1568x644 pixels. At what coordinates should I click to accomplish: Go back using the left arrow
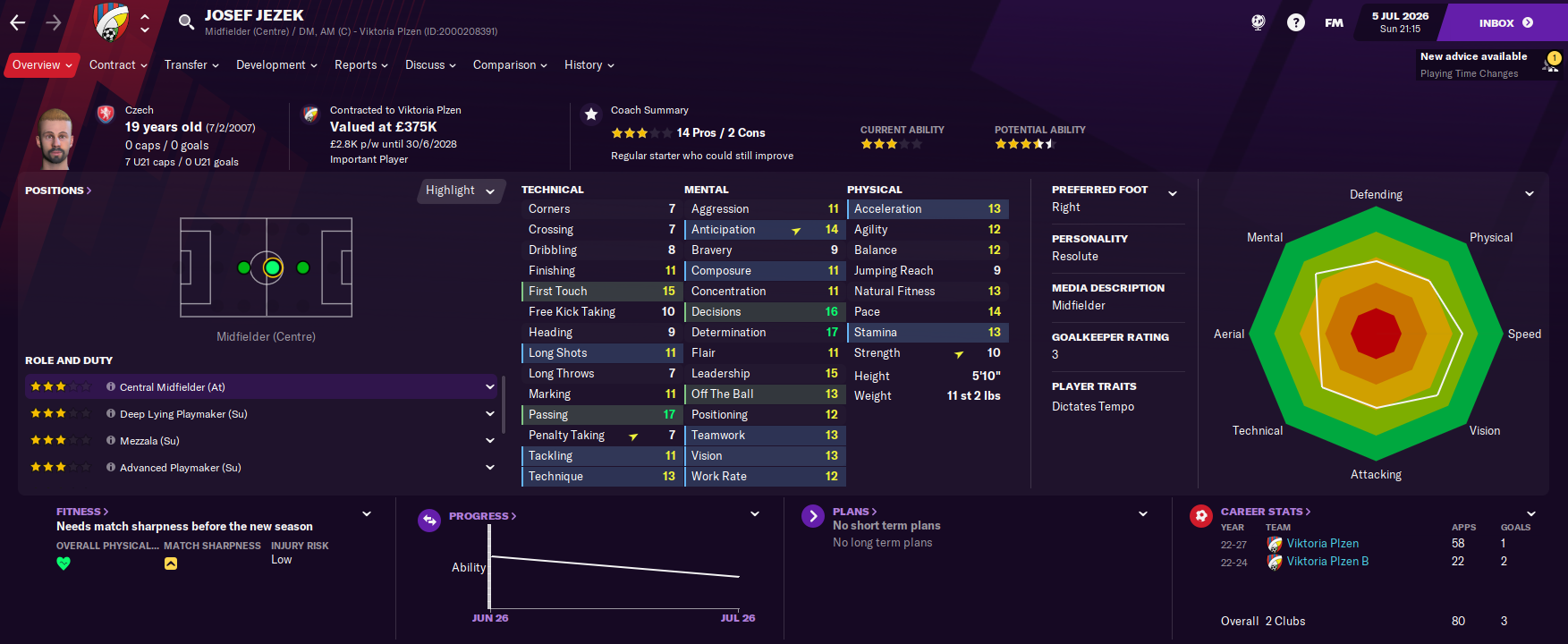[x=18, y=22]
